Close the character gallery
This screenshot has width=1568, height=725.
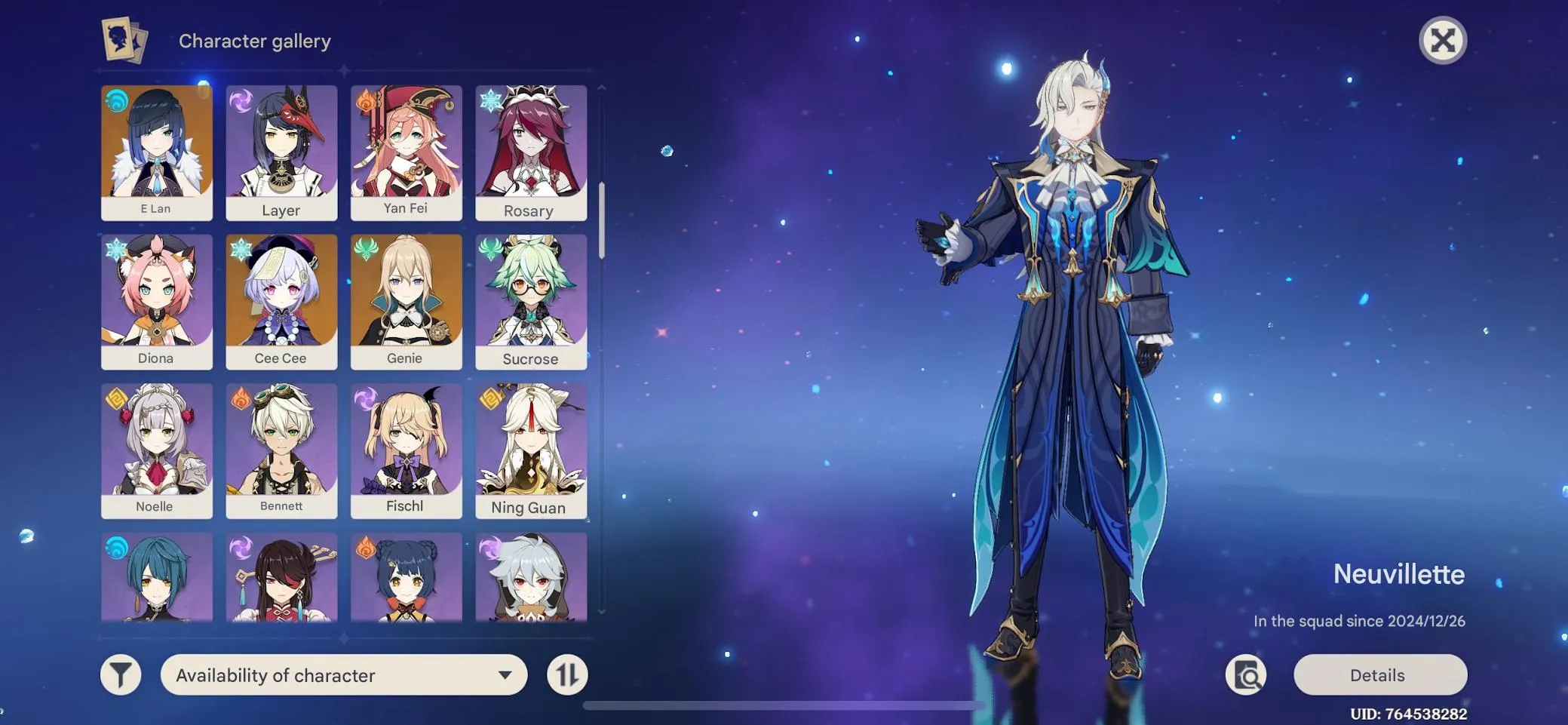coord(1442,41)
